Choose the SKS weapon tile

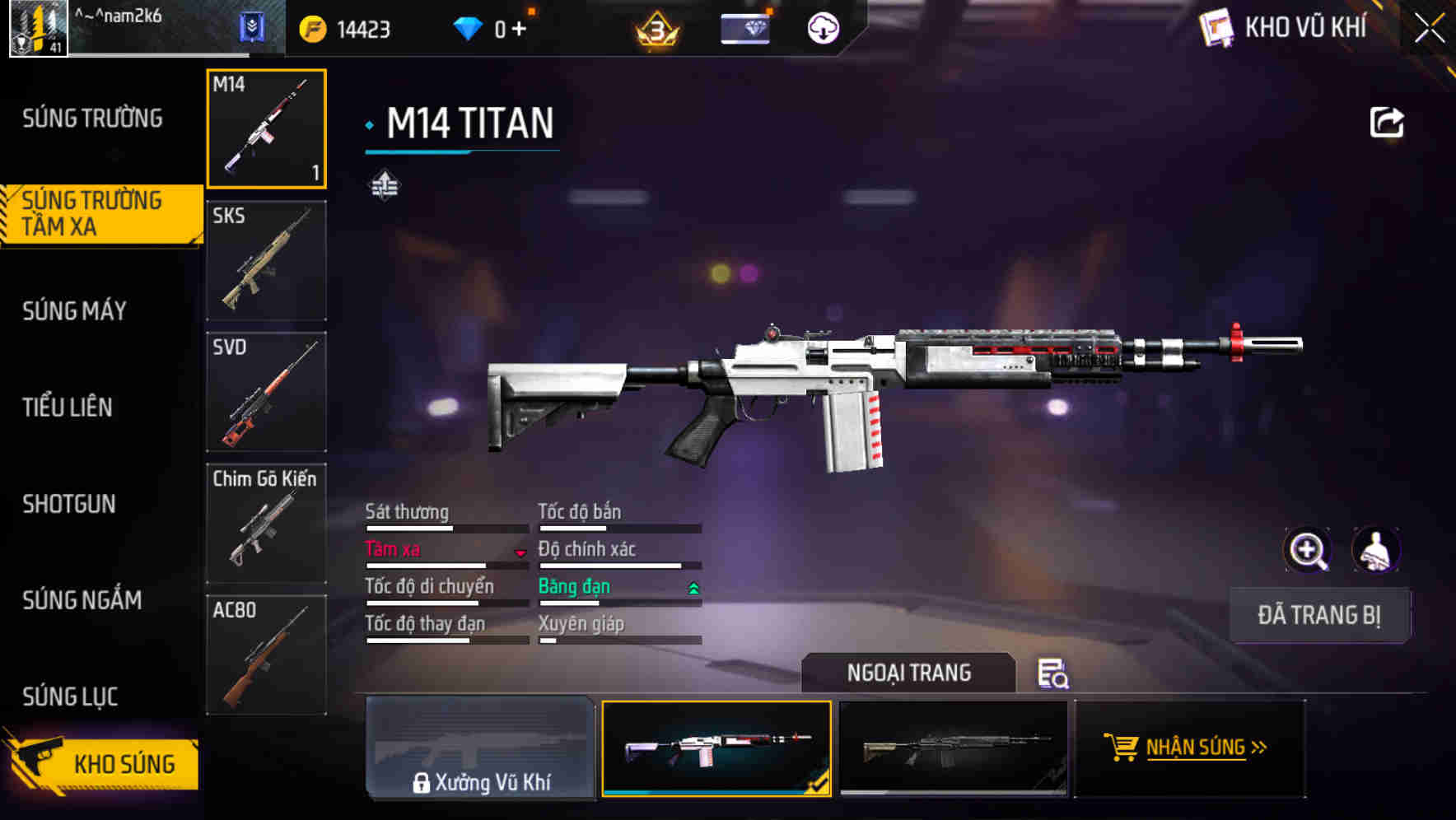[266, 260]
